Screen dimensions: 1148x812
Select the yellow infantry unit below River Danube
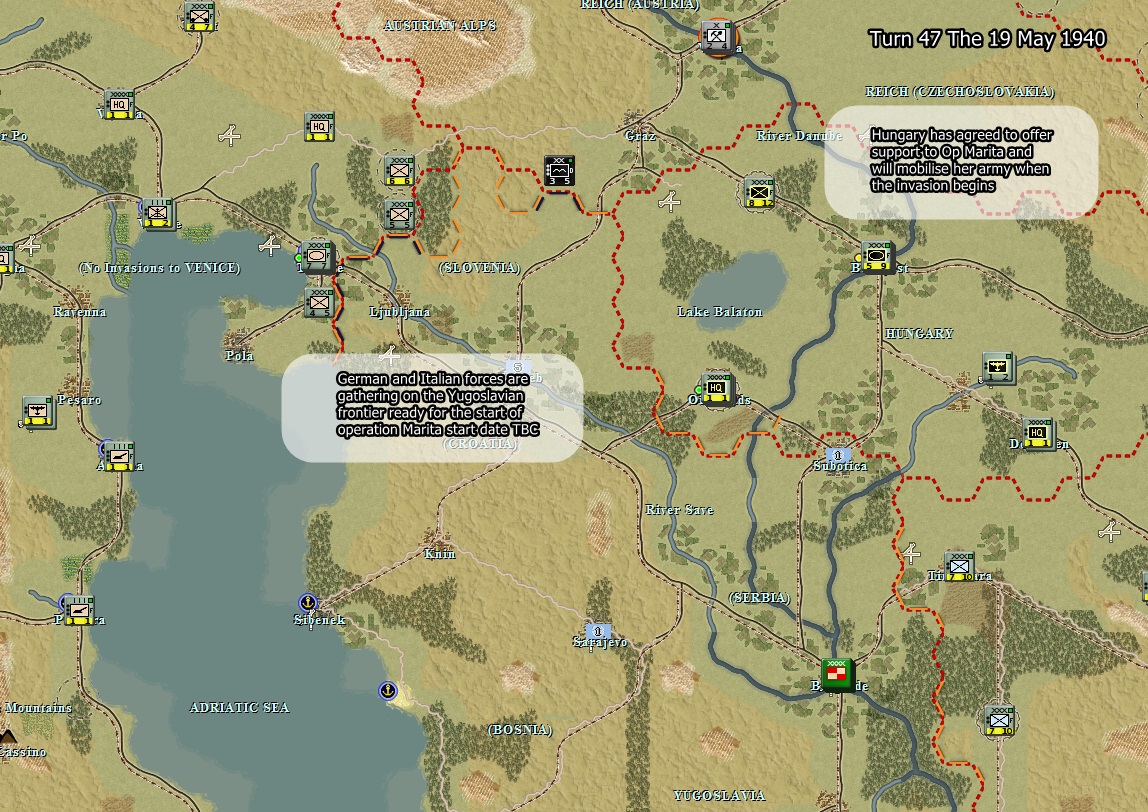[x=760, y=191]
